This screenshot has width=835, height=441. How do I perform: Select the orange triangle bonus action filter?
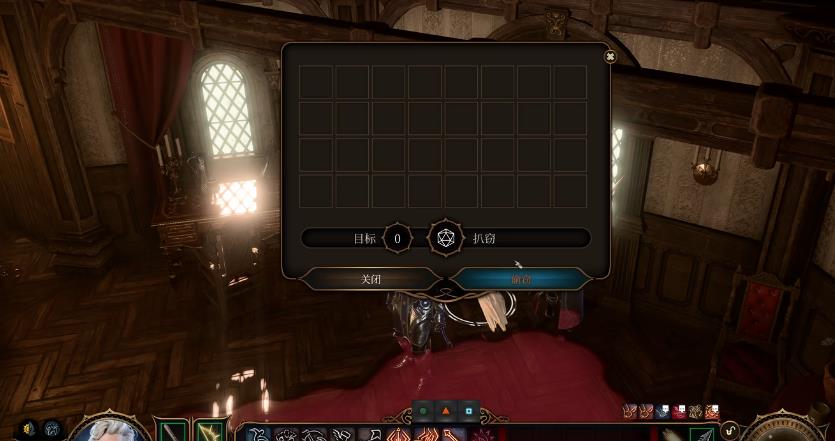click(x=445, y=410)
